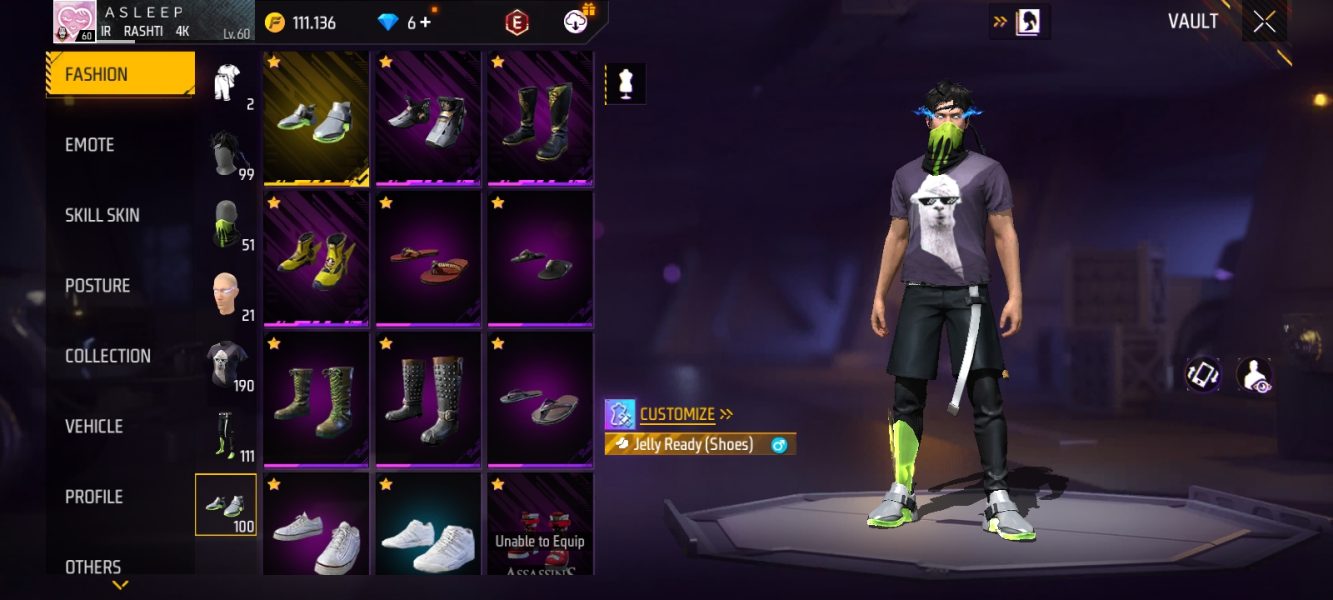This screenshot has height=600, width=1333.
Task: Open the Collection section
Action: (x=107, y=356)
